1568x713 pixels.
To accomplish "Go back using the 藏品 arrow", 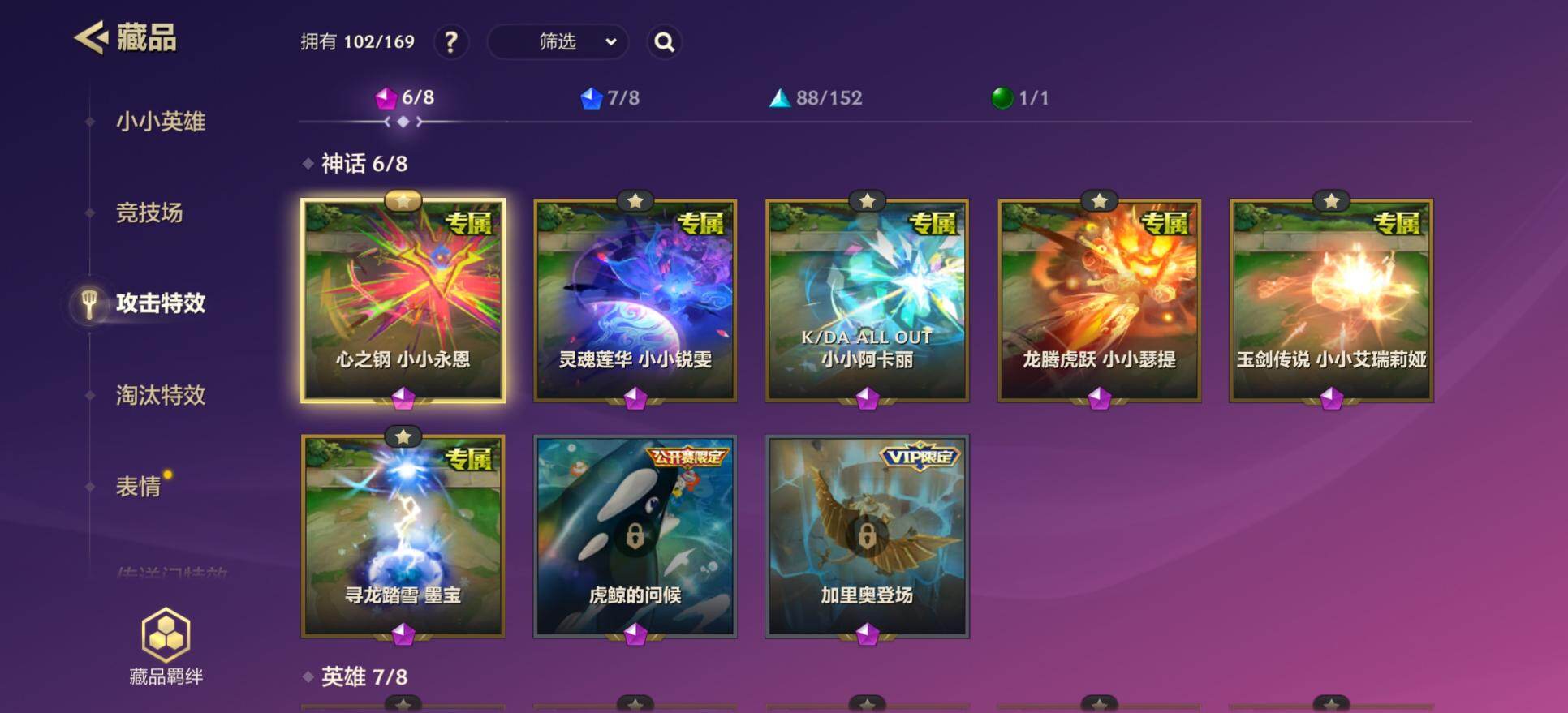I will [x=91, y=38].
